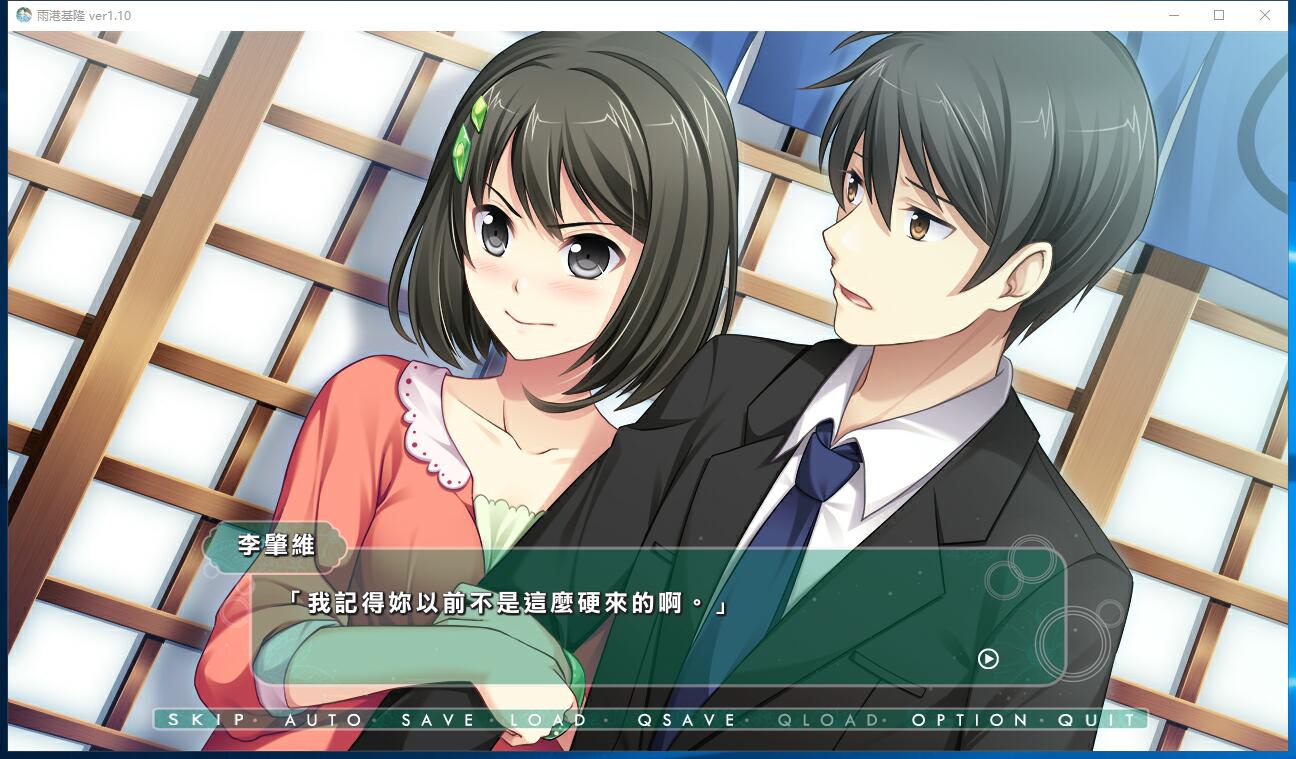Image resolution: width=1296 pixels, height=759 pixels.
Task: Quick save with QSAVE
Action: click(x=686, y=720)
